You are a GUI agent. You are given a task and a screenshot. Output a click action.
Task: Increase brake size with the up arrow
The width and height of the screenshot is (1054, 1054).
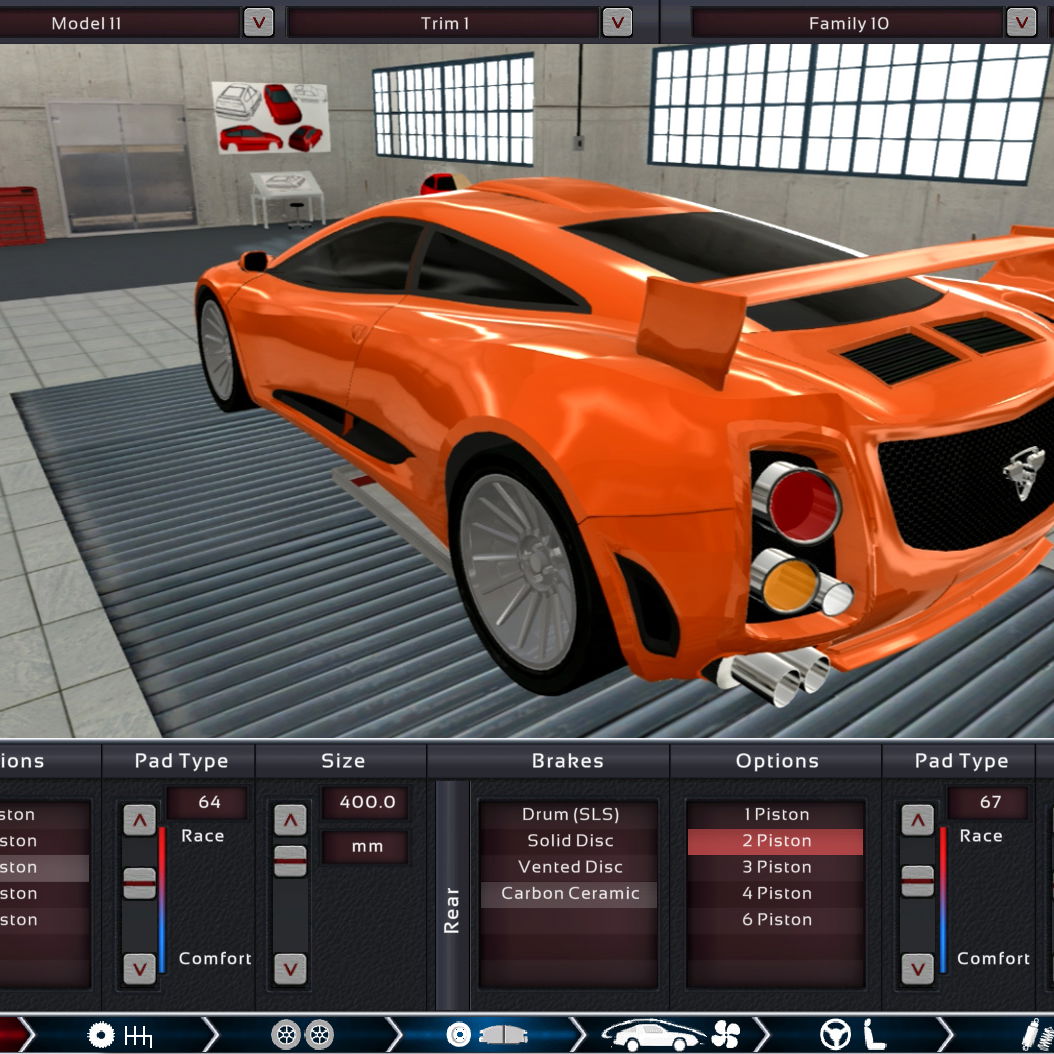(290, 820)
